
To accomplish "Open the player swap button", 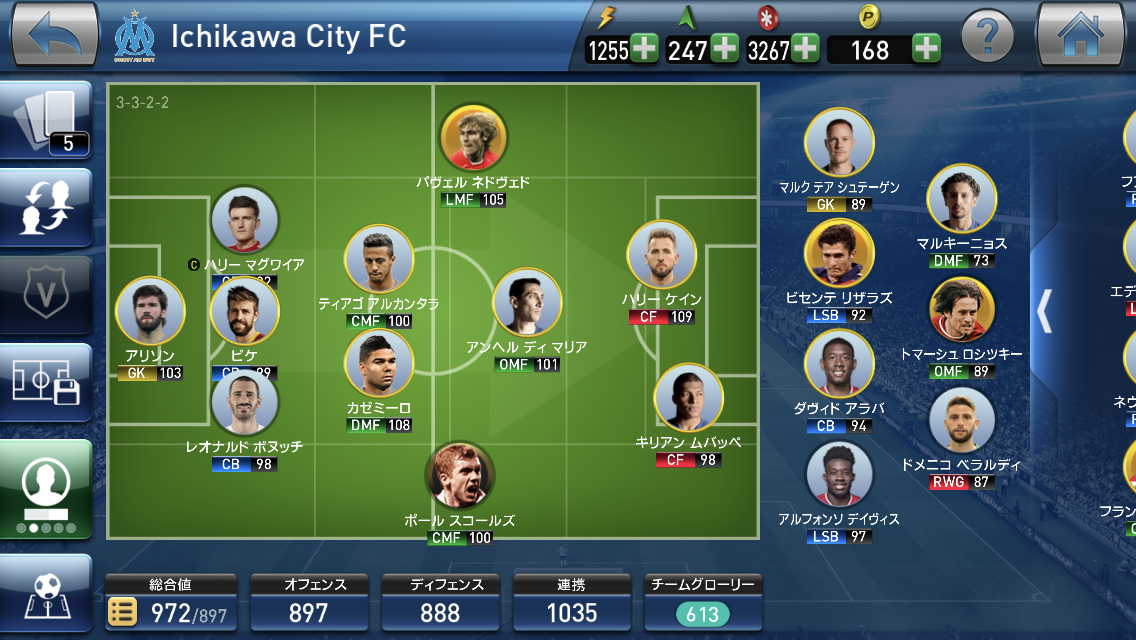I will click(x=47, y=208).
